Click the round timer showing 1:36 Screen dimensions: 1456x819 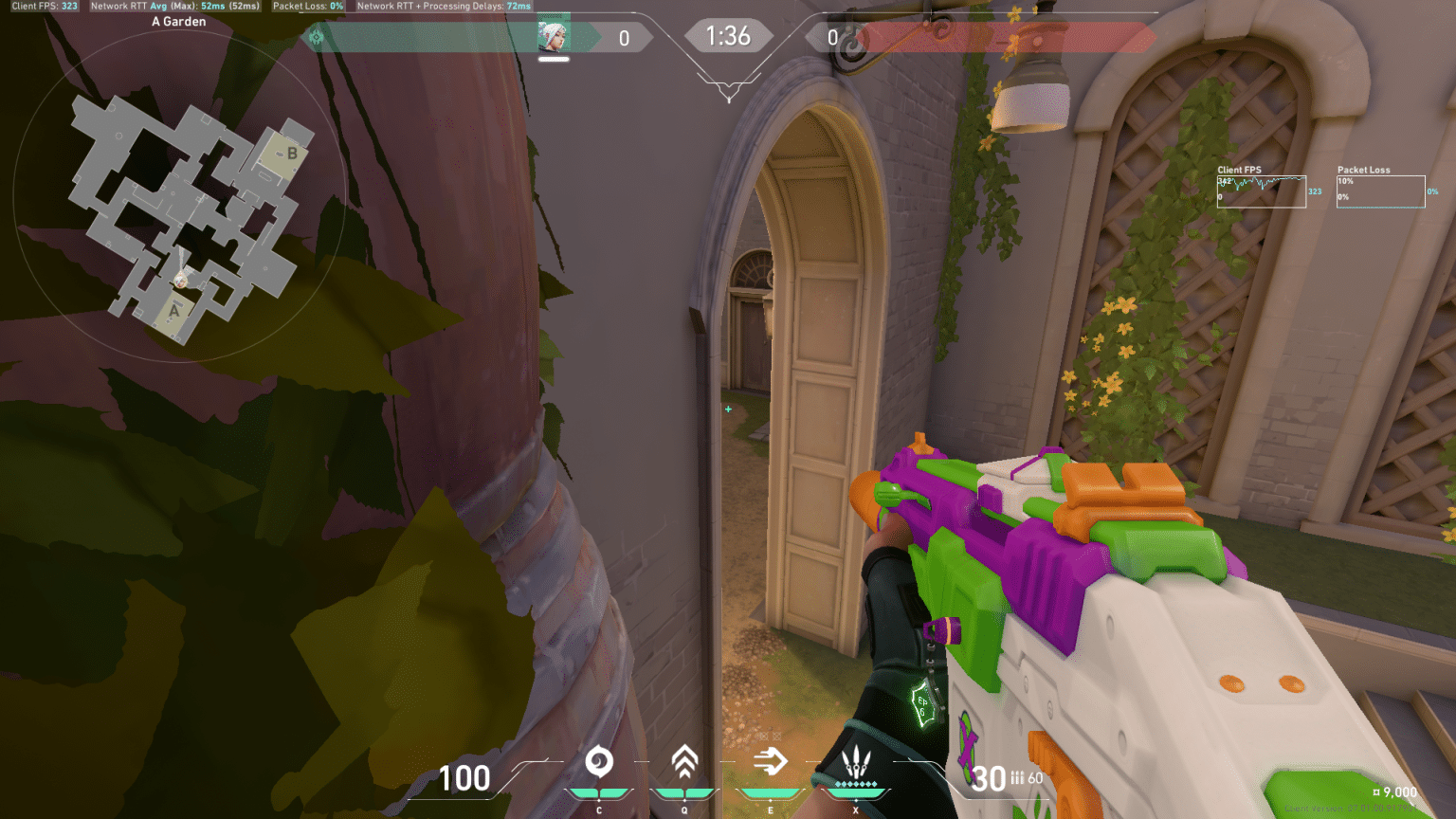[729, 35]
